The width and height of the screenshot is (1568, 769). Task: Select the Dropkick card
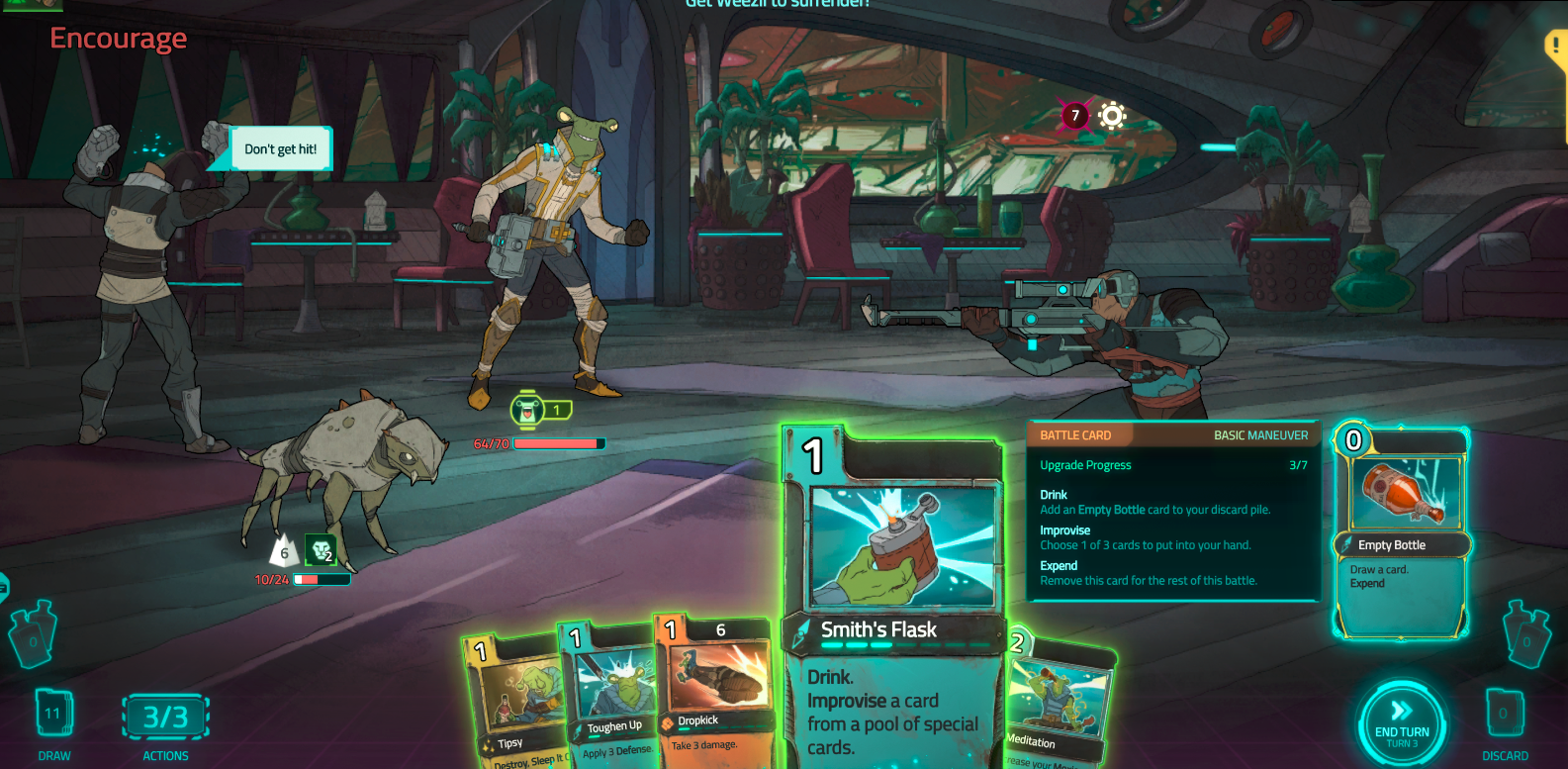(713, 693)
